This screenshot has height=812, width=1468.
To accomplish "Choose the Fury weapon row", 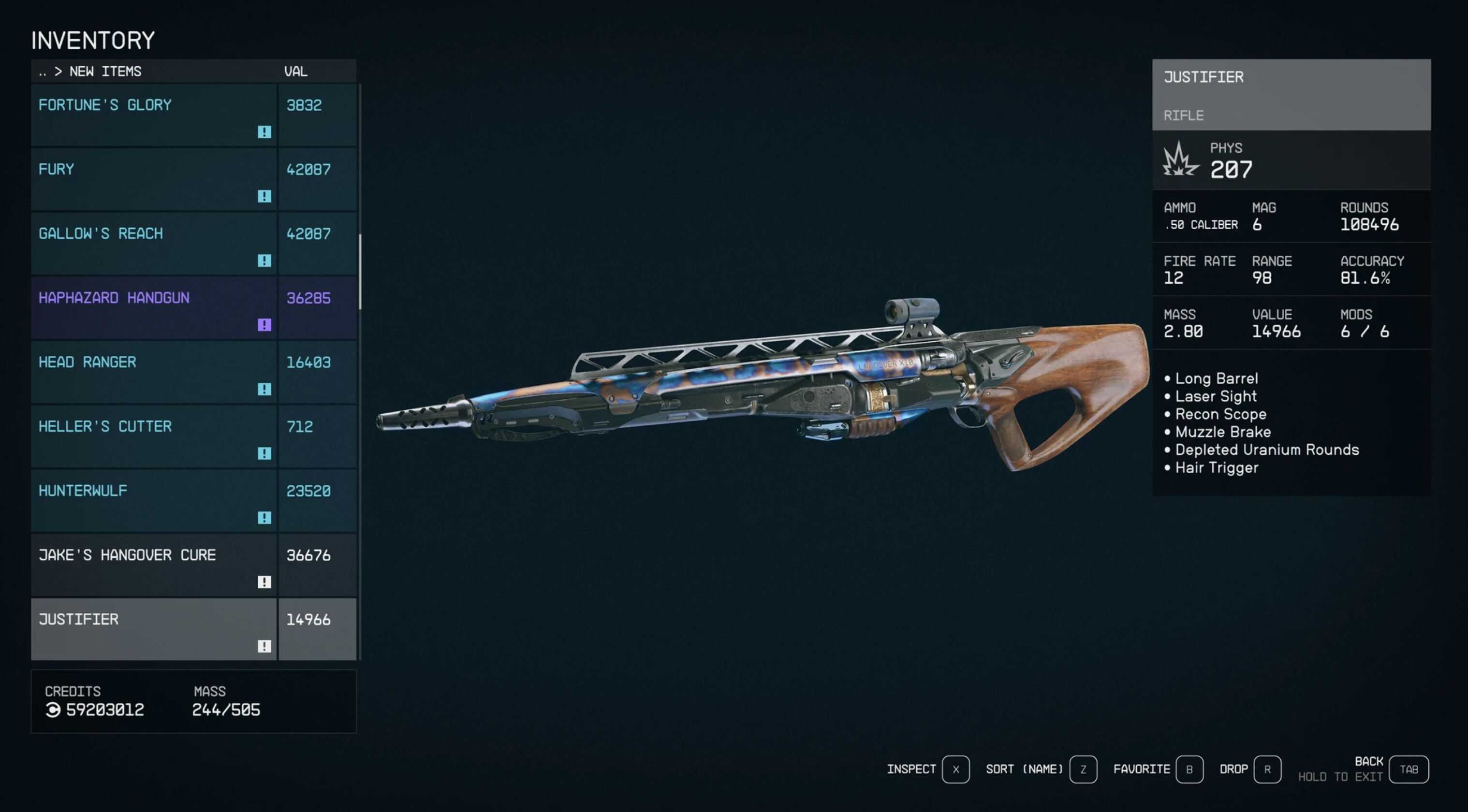I will click(154, 179).
